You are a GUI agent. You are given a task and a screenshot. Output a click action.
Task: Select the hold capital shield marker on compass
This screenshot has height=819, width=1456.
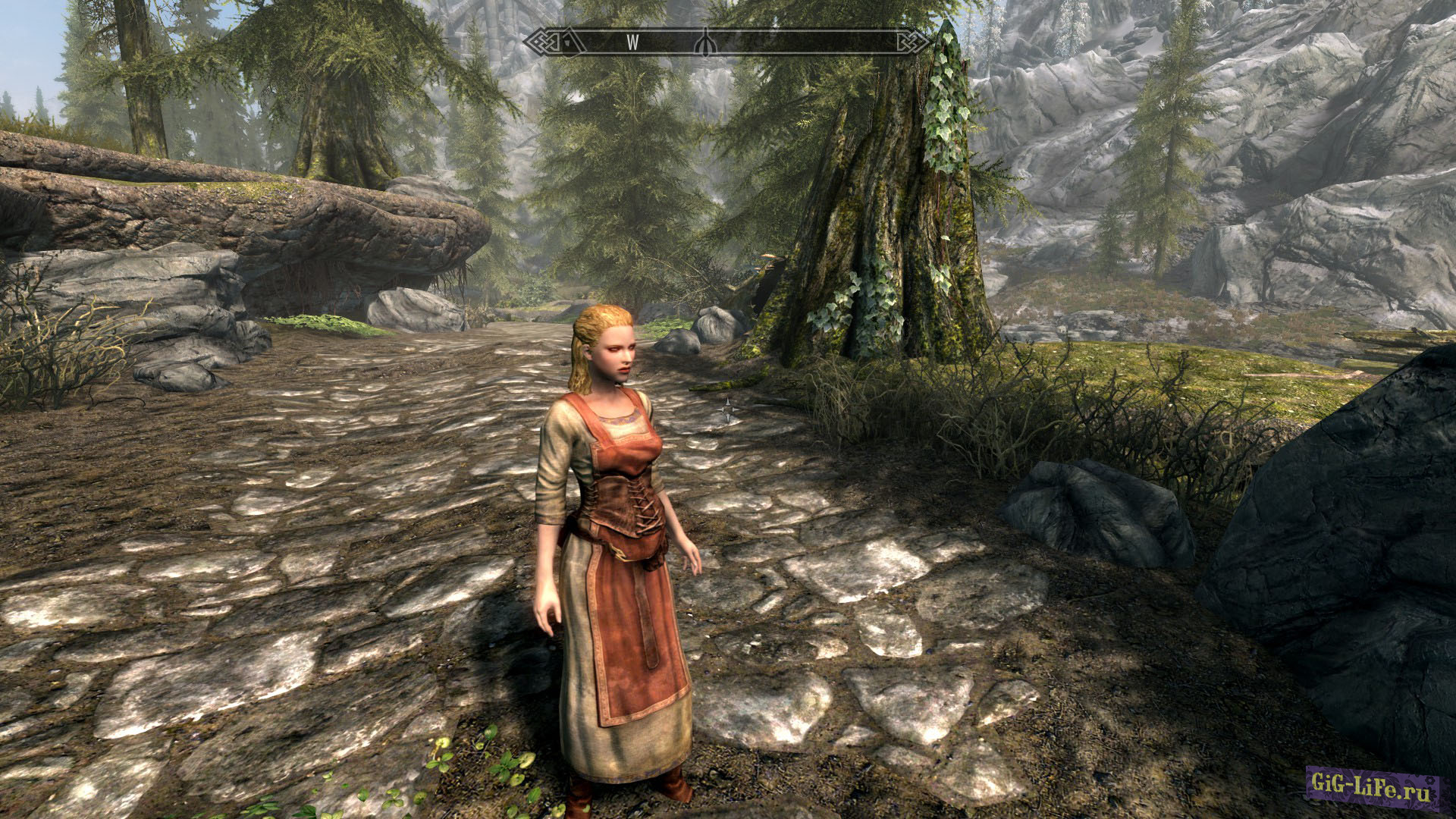569,43
